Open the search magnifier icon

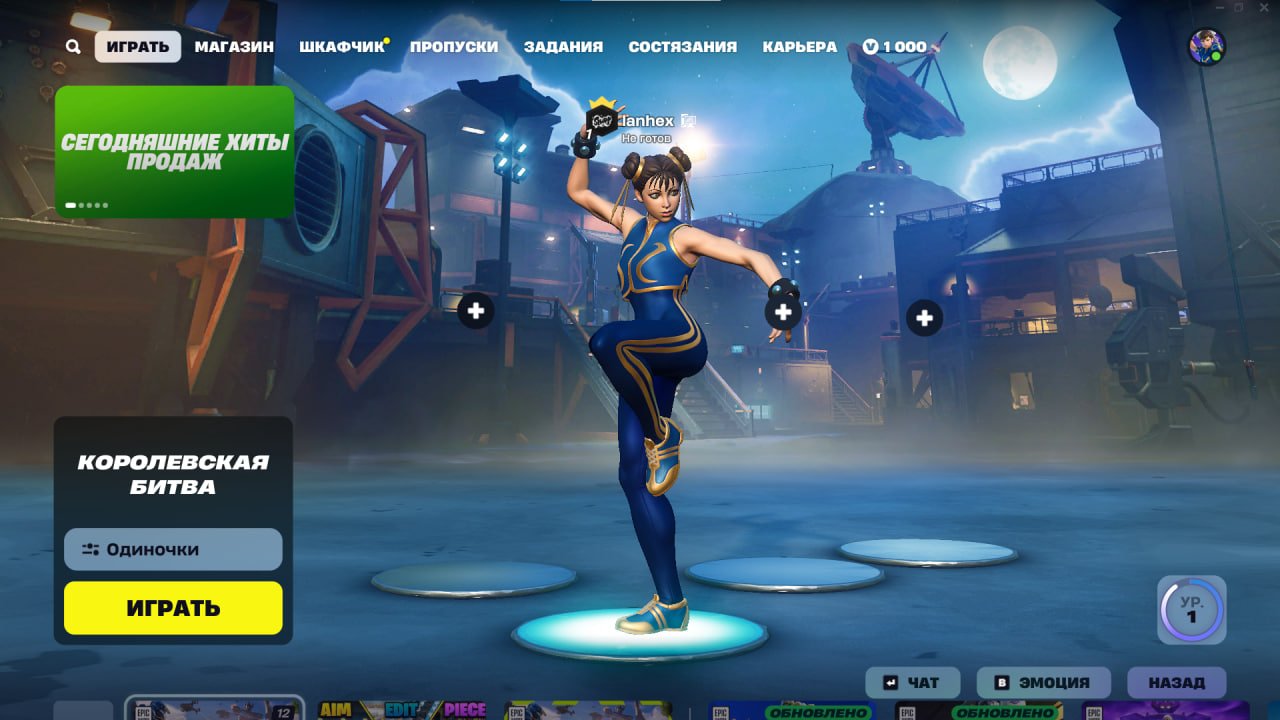pyautogui.click(x=73, y=46)
